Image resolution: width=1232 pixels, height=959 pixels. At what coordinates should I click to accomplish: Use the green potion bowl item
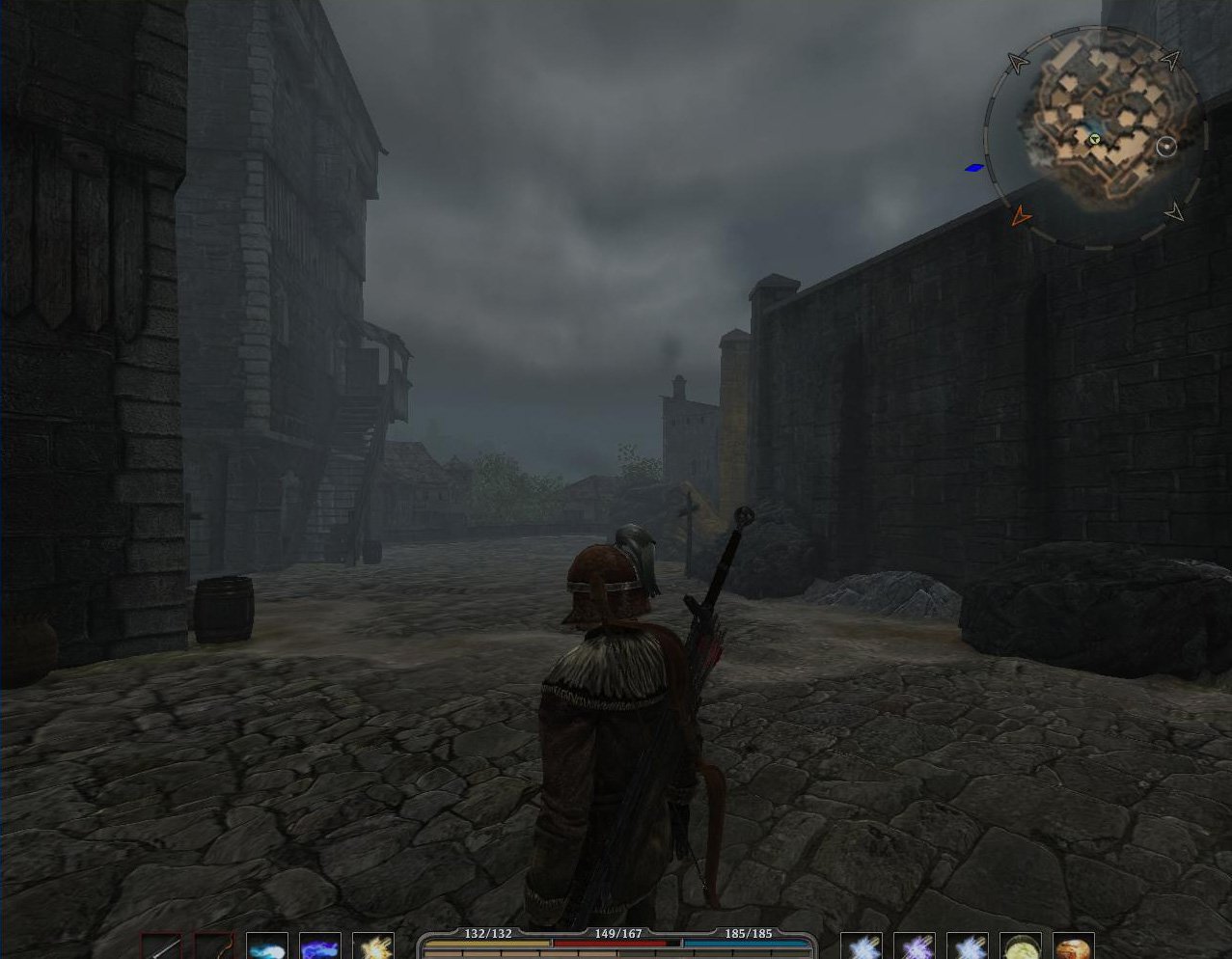[x=1021, y=946]
